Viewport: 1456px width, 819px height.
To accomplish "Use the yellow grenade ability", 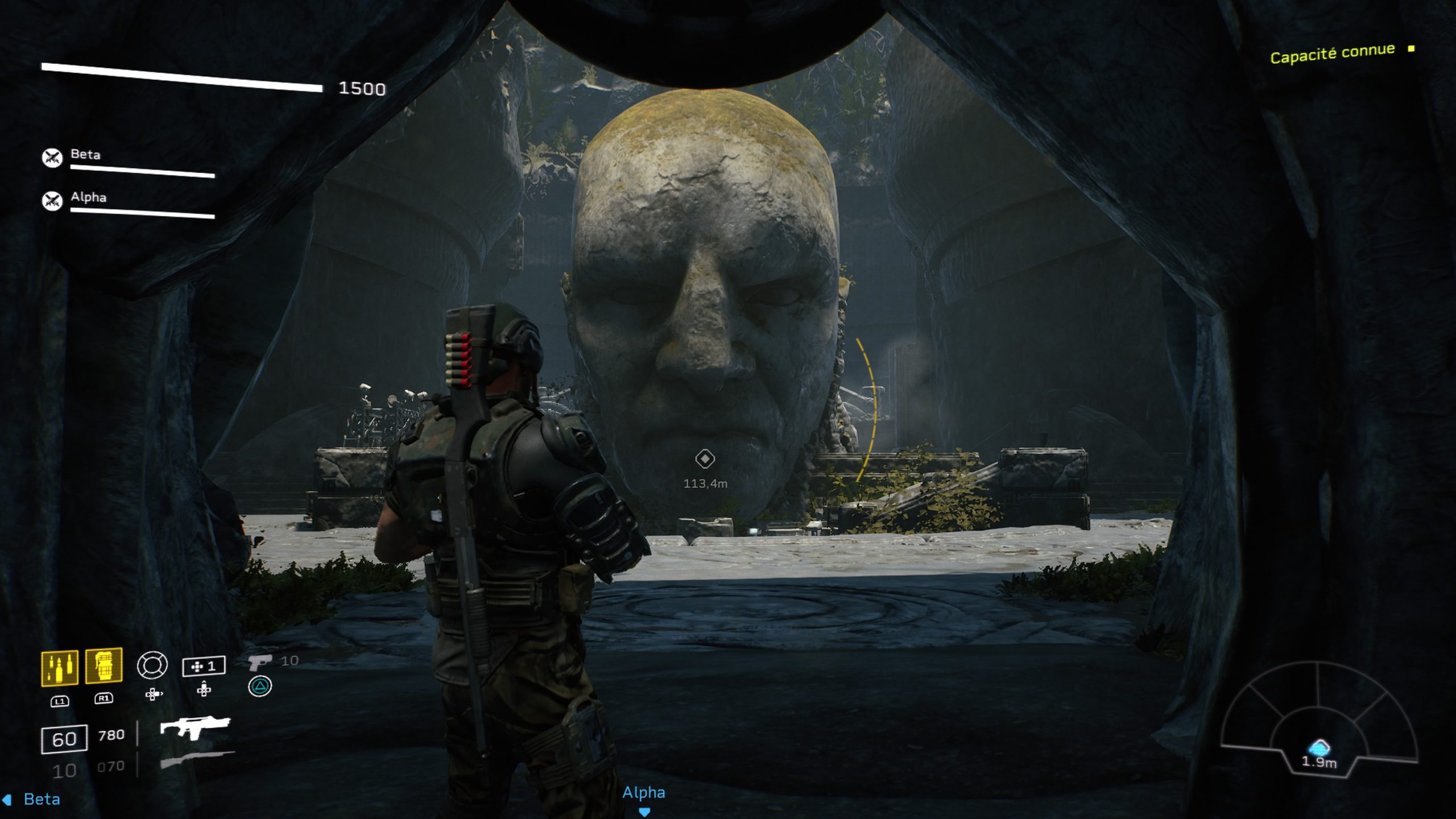I will (104, 665).
